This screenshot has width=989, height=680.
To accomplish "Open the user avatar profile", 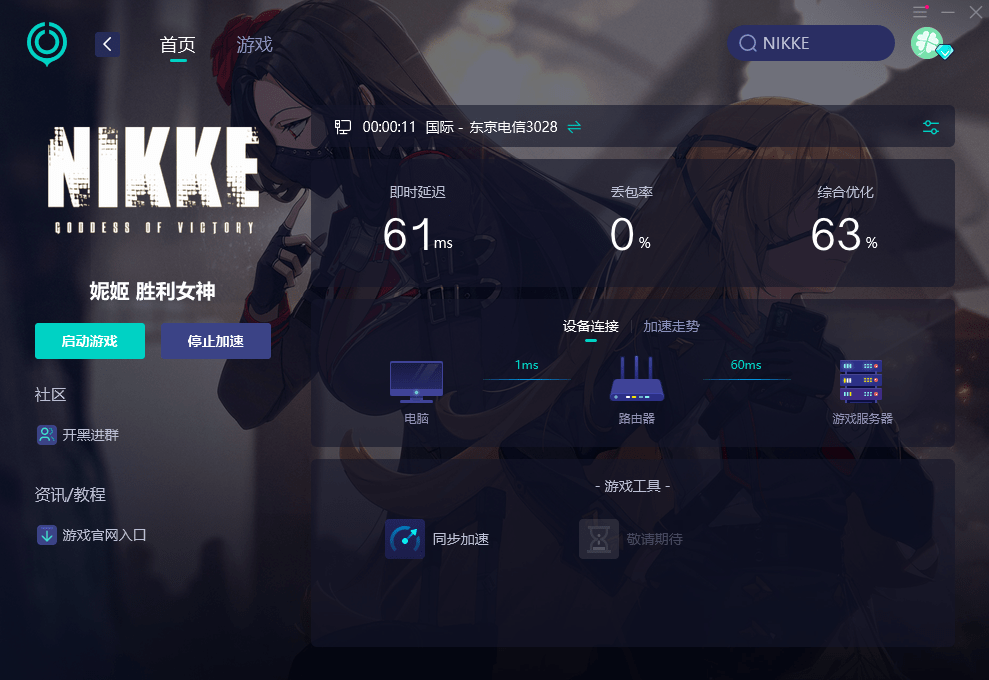I will (x=927, y=43).
